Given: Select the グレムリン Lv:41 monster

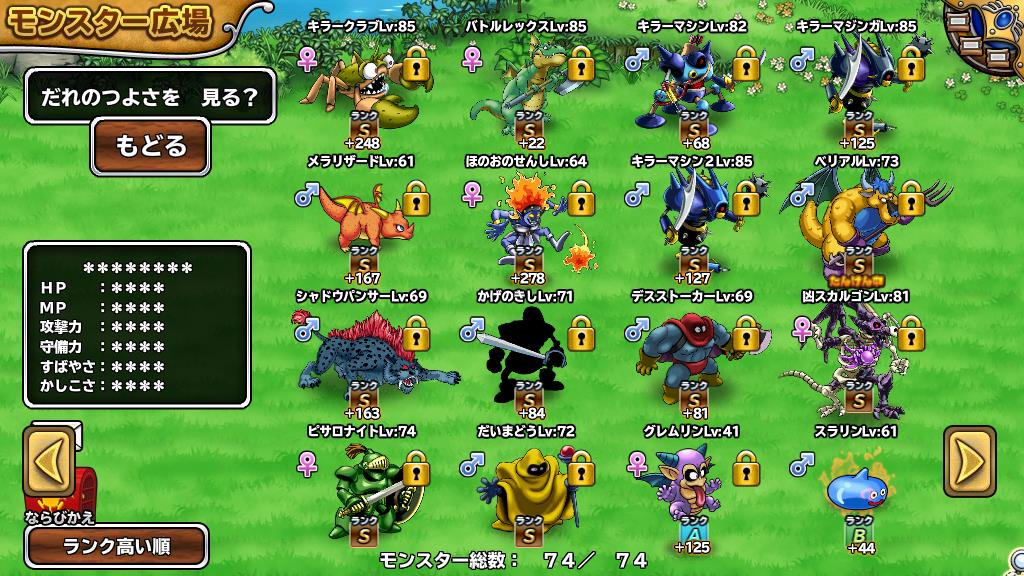Looking at the screenshot, I should tap(690, 492).
